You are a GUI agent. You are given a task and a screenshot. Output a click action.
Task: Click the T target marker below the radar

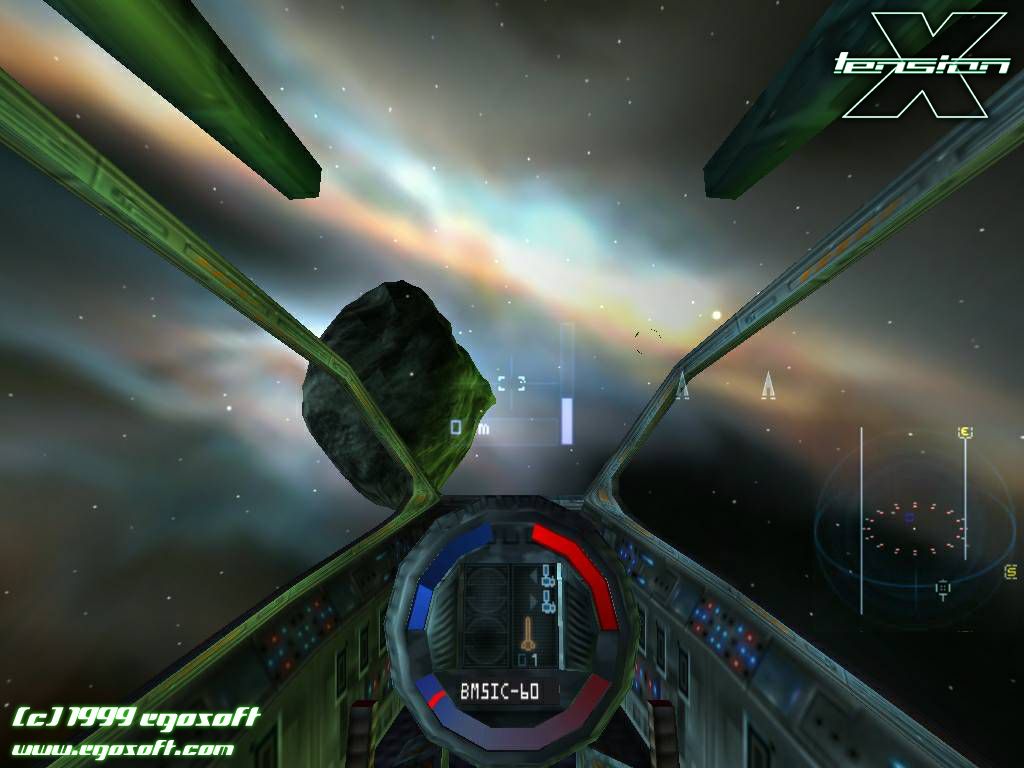(942, 589)
